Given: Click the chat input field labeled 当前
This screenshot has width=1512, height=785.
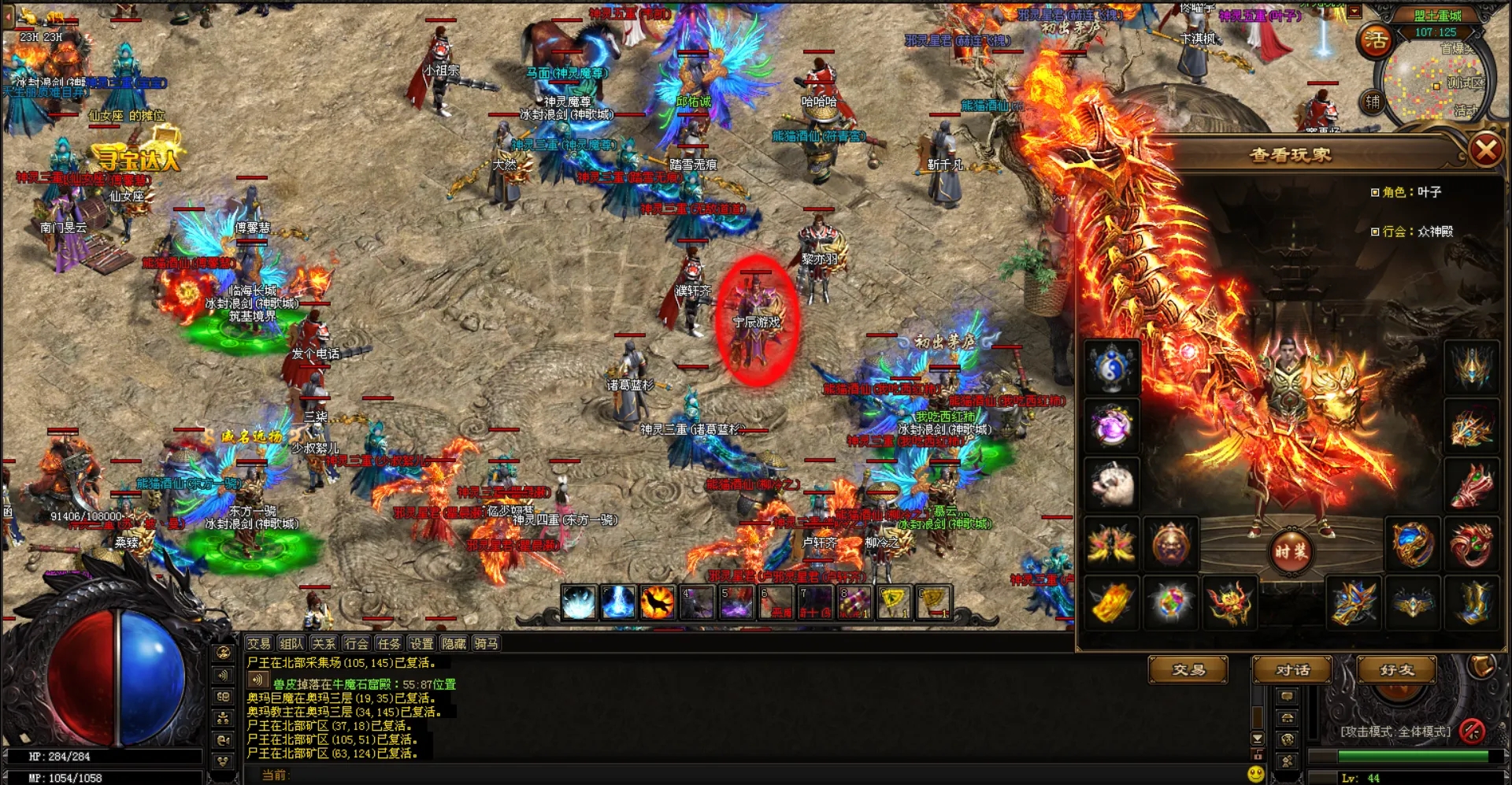Looking at the screenshot, I should (x=709, y=775).
